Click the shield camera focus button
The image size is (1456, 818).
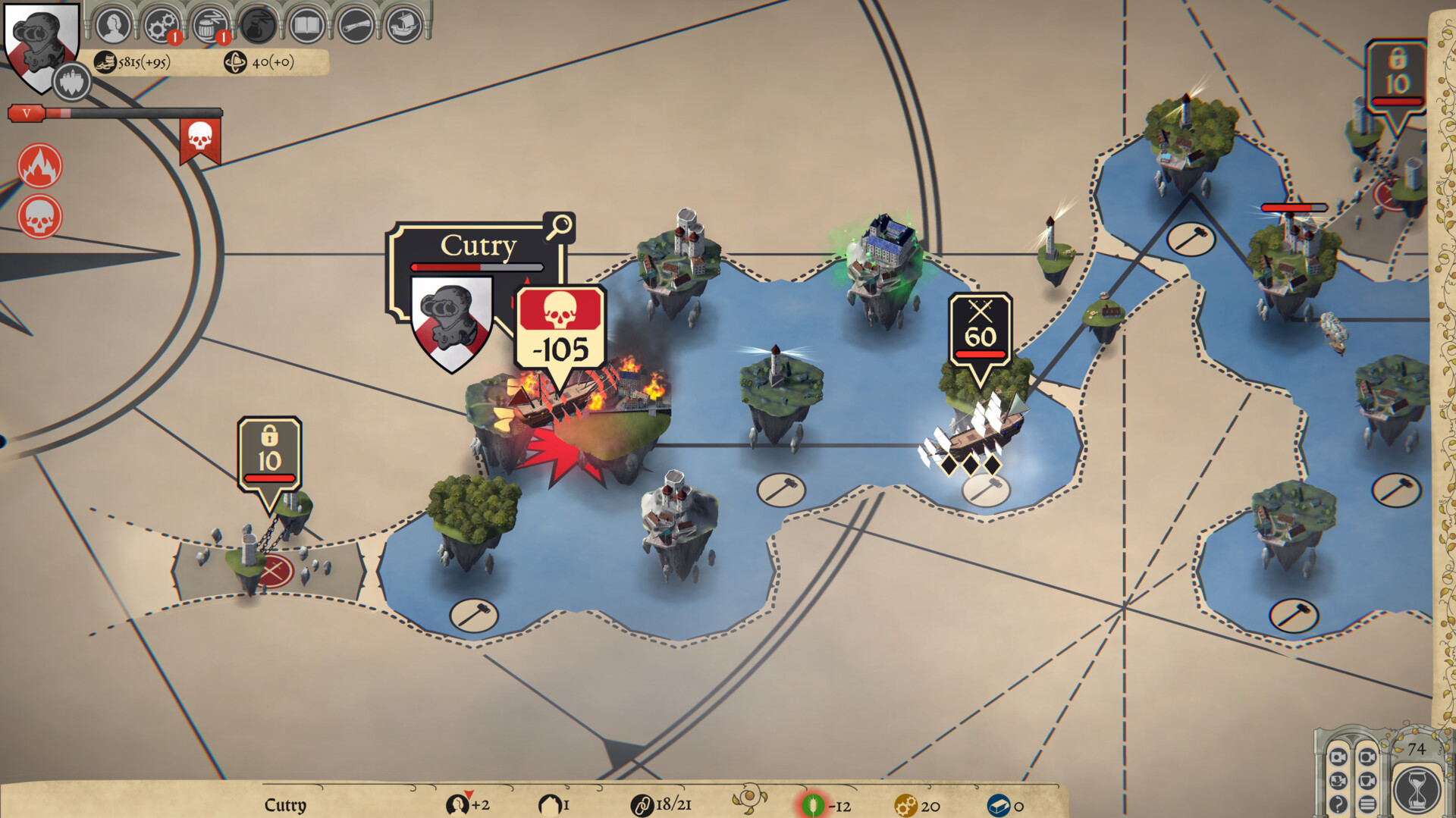click(1367, 780)
